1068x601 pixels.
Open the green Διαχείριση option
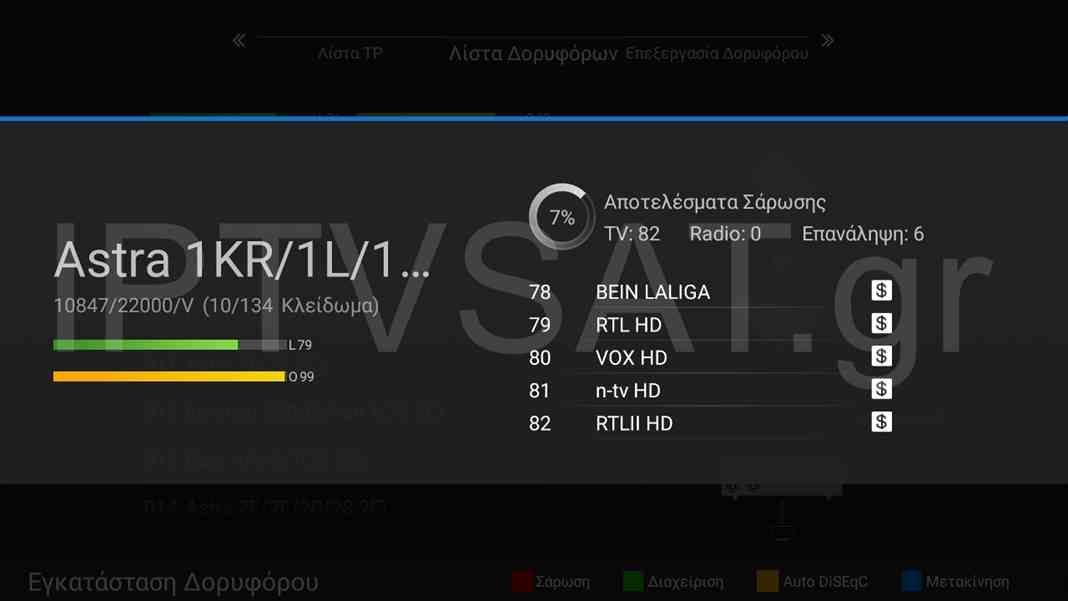point(673,581)
